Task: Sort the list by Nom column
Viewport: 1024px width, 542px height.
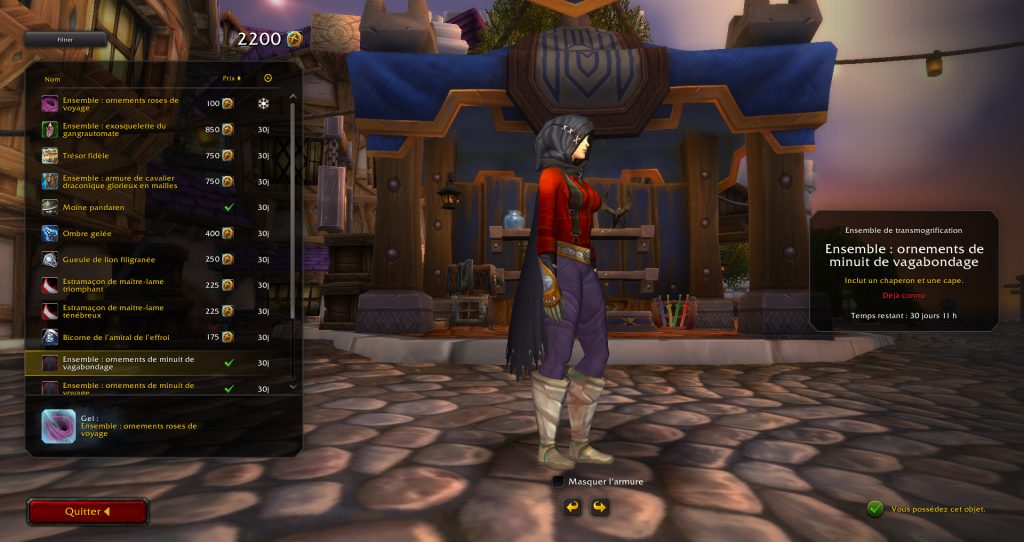Action: [53, 78]
